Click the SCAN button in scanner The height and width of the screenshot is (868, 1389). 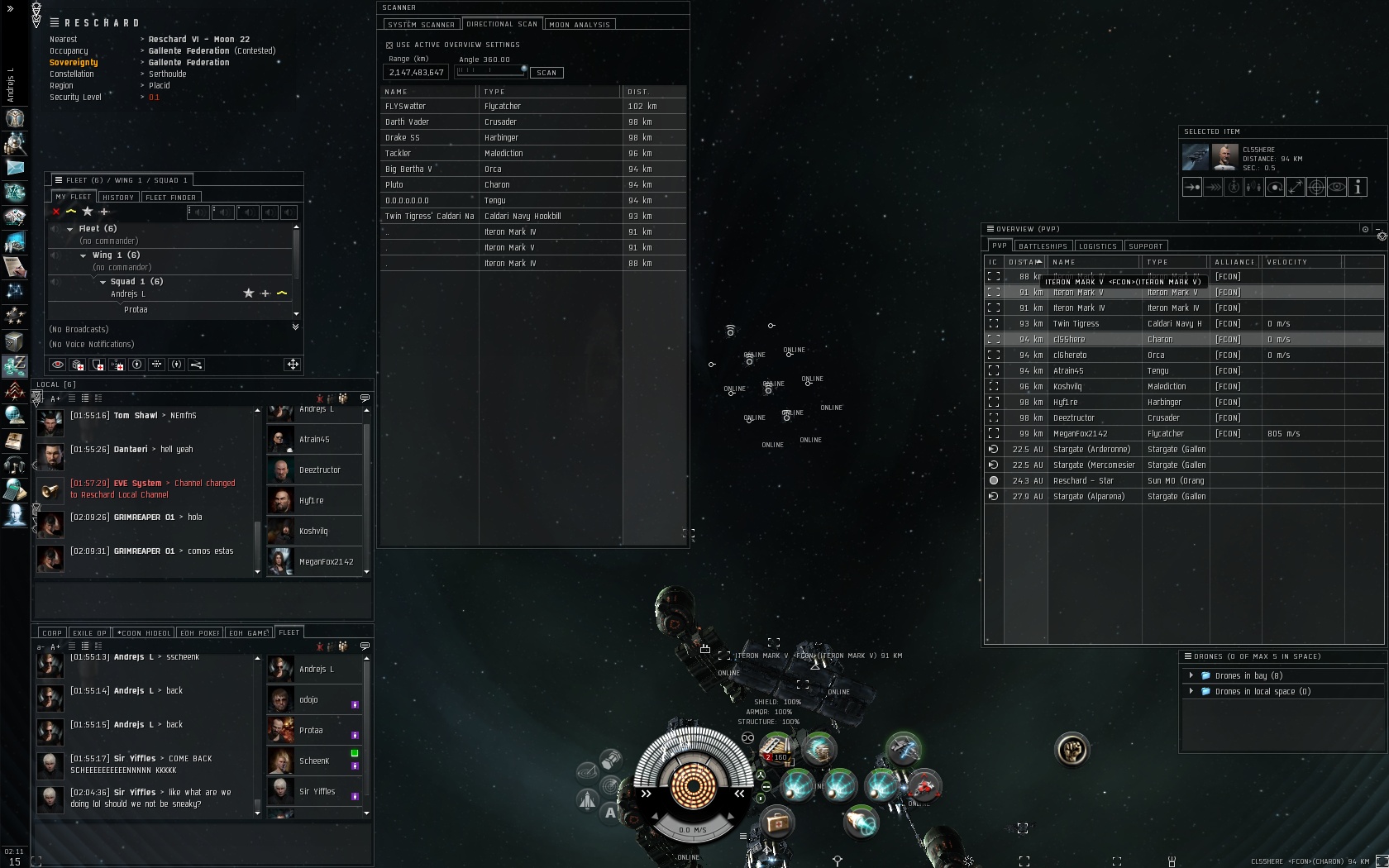pyautogui.click(x=547, y=73)
